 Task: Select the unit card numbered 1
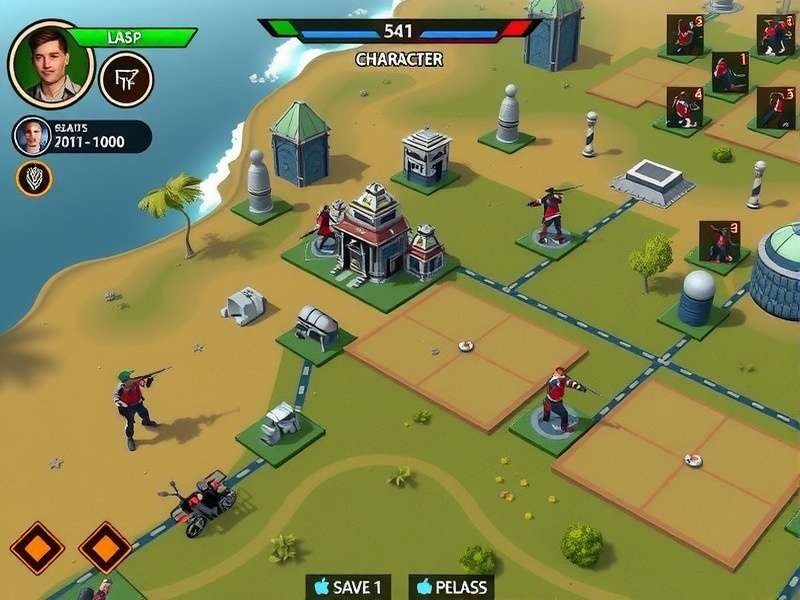(730, 72)
